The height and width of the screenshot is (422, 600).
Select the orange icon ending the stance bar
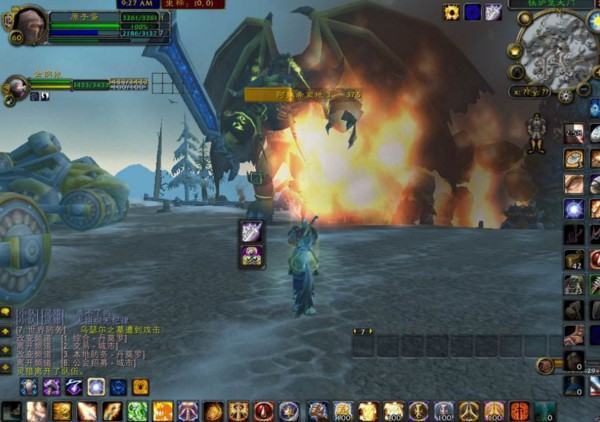pyautogui.click(x=141, y=387)
